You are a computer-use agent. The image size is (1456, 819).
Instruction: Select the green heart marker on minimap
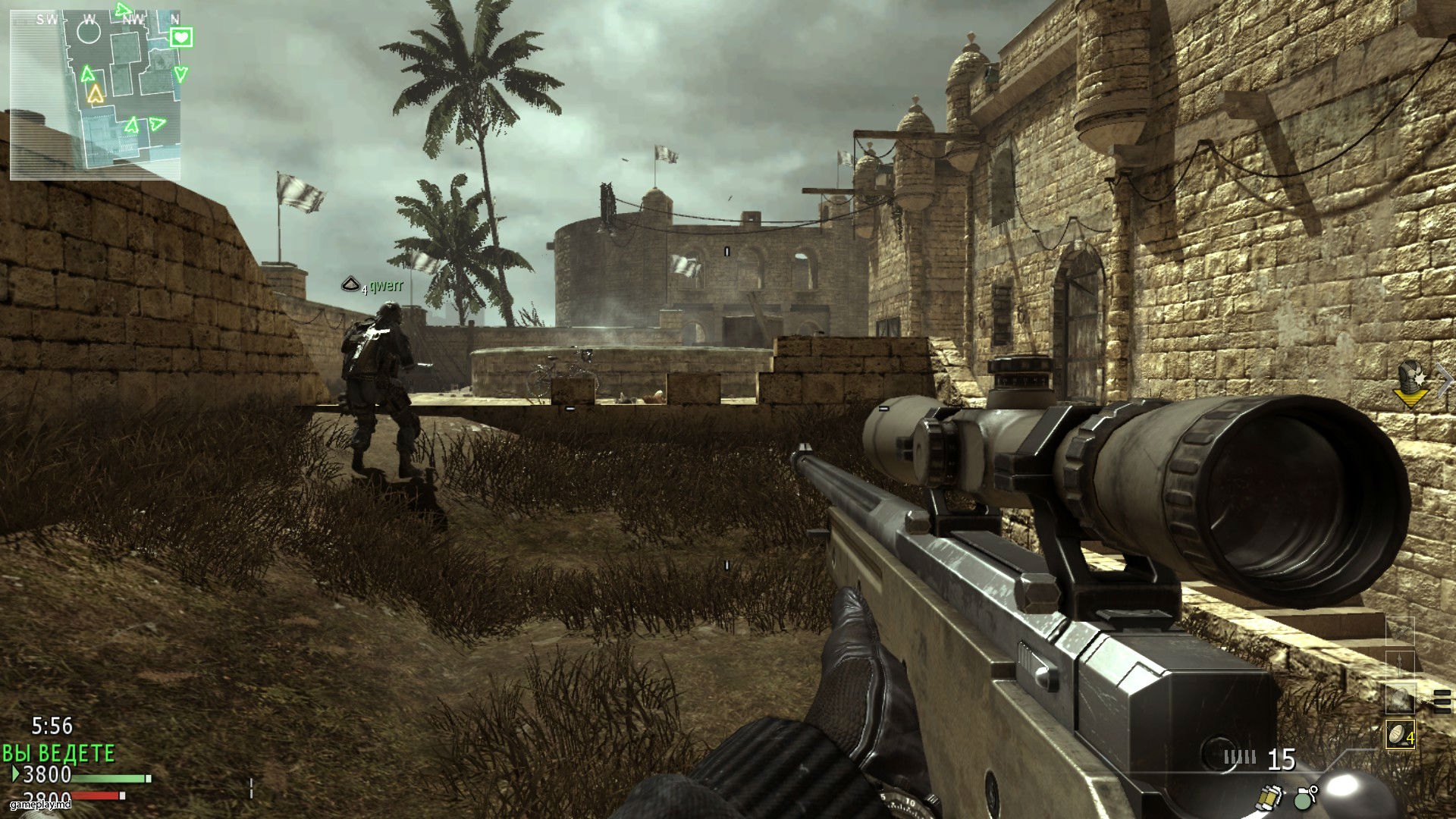pyautogui.click(x=181, y=36)
